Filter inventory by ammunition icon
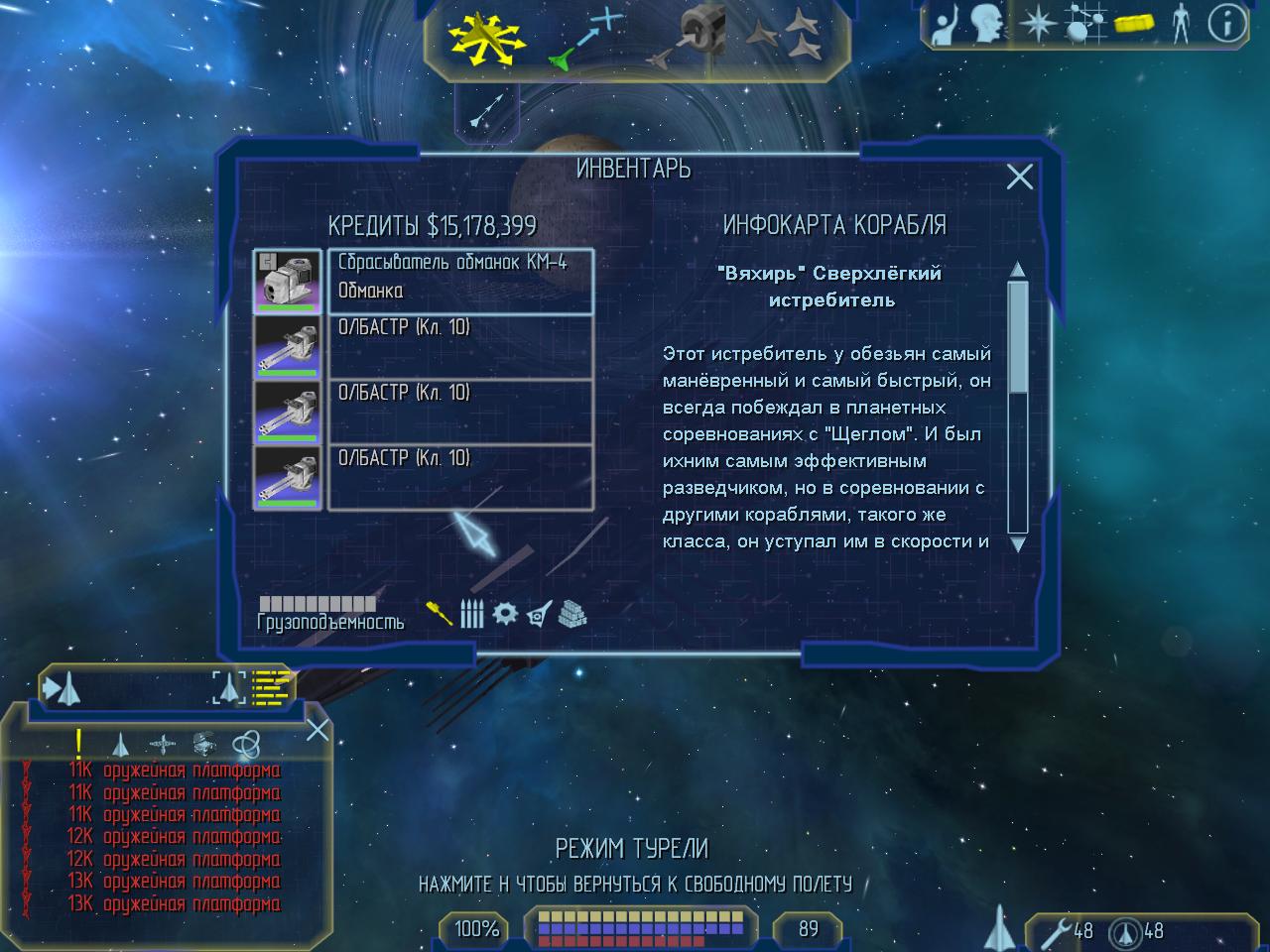Screen dimensions: 1270x952 [472, 614]
